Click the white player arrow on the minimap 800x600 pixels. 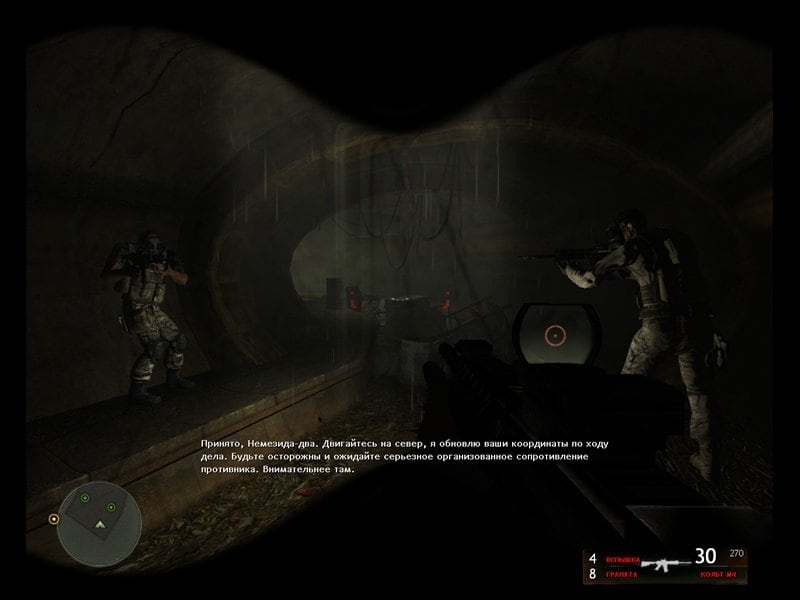(99, 525)
